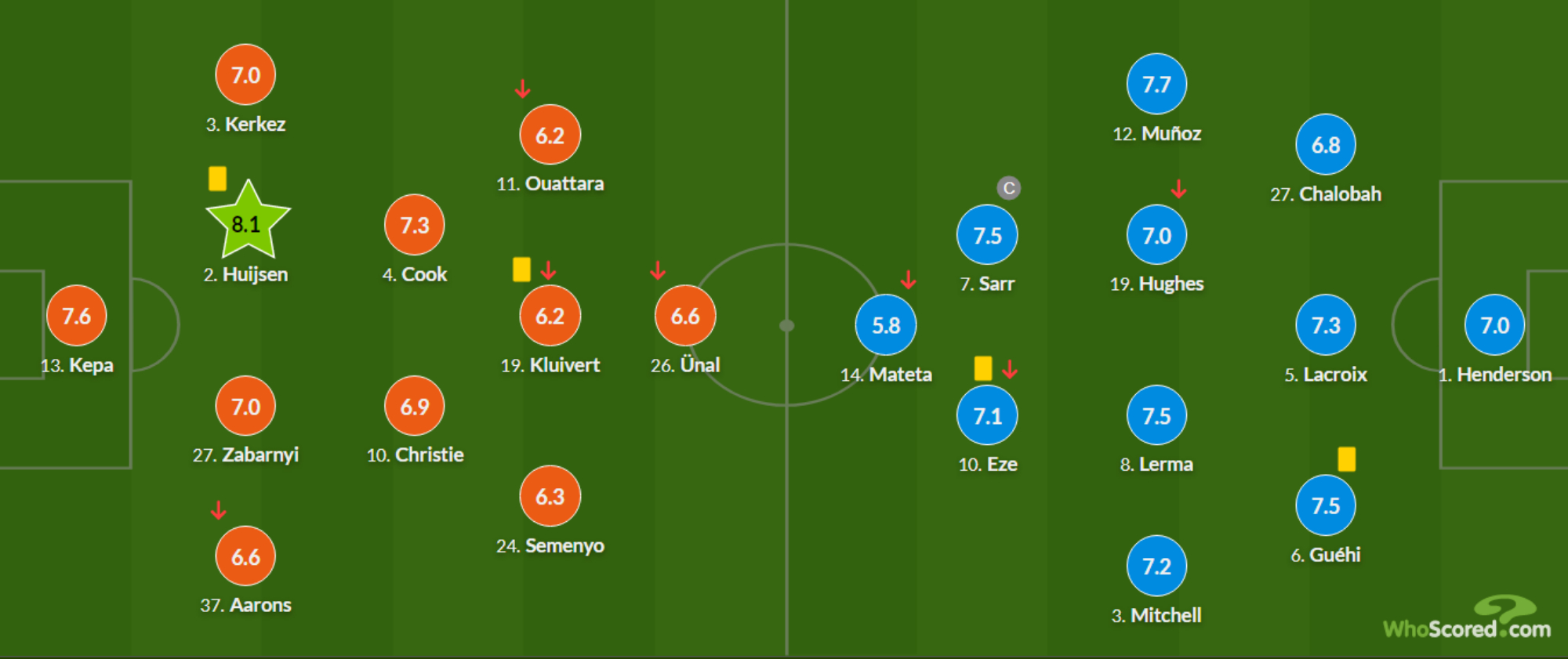Open Aarons' 6.6 player marker

245,556
